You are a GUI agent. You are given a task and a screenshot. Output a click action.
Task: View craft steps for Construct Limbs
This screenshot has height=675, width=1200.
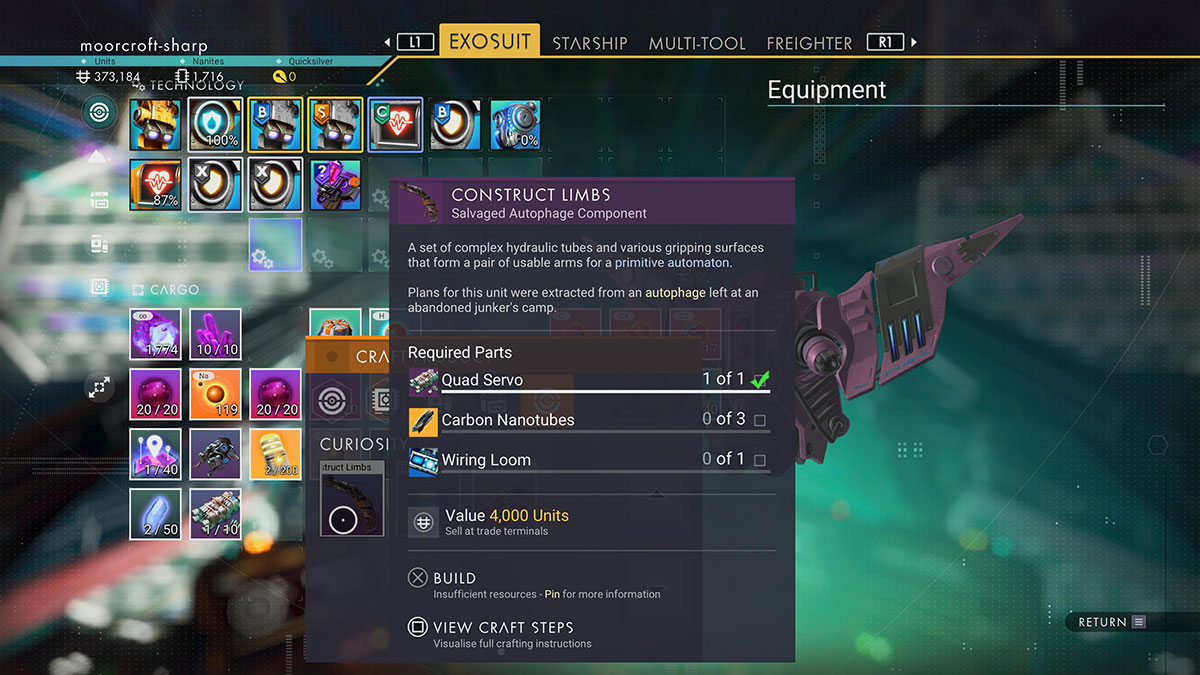(502, 628)
